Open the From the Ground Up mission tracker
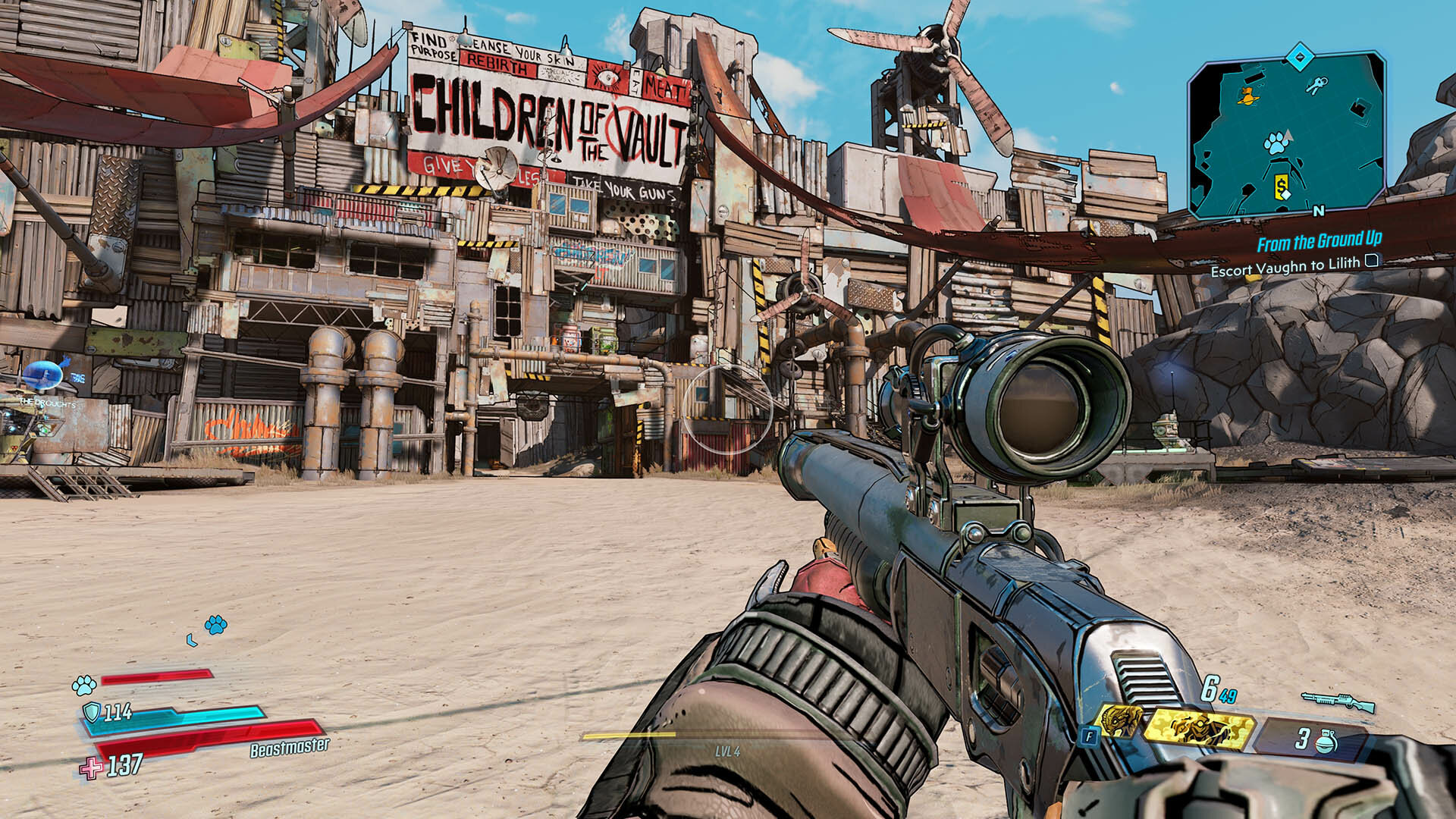The width and height of the screenshot is (1456, 819). [1319, 242]
